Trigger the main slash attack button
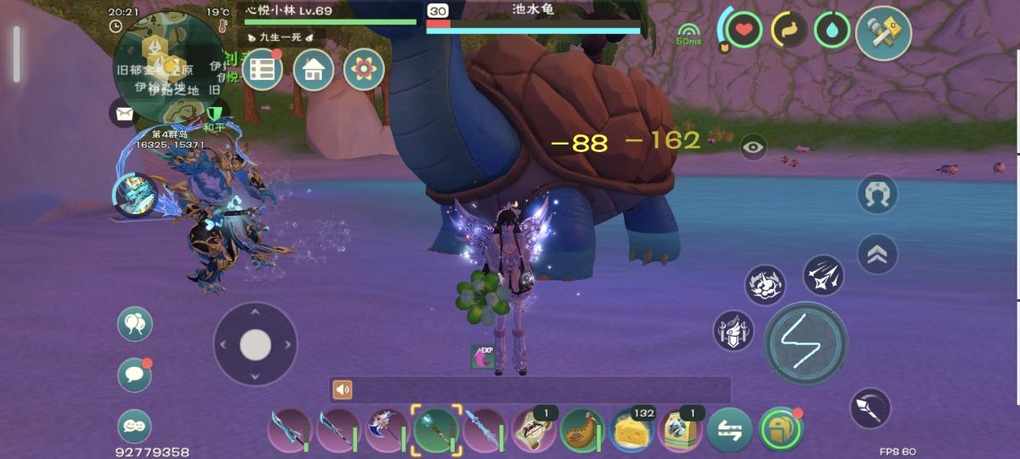 point(806,344)
